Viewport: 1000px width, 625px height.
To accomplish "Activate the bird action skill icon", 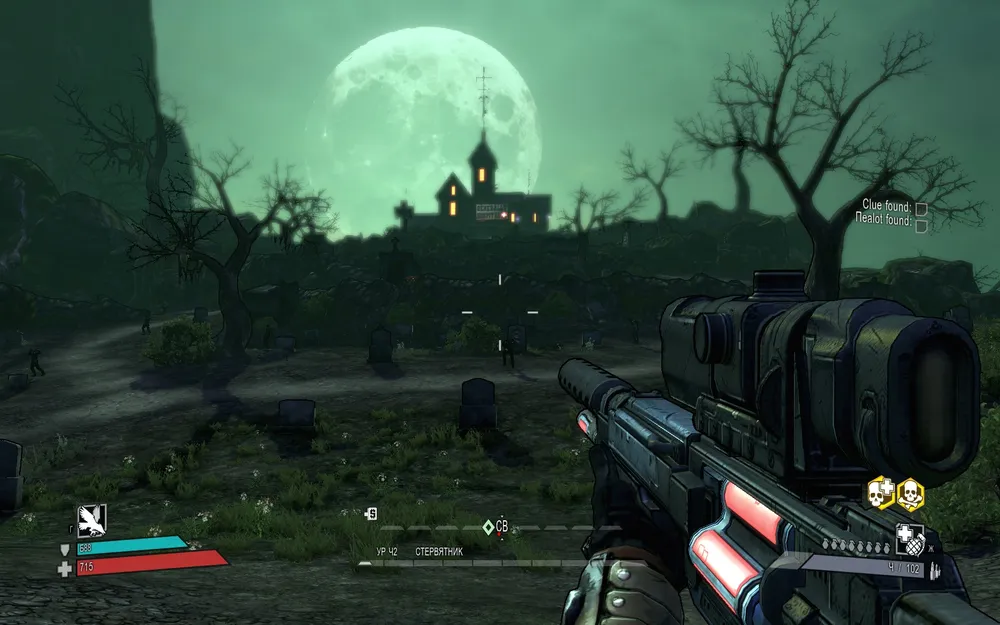I will pos(91,519).
